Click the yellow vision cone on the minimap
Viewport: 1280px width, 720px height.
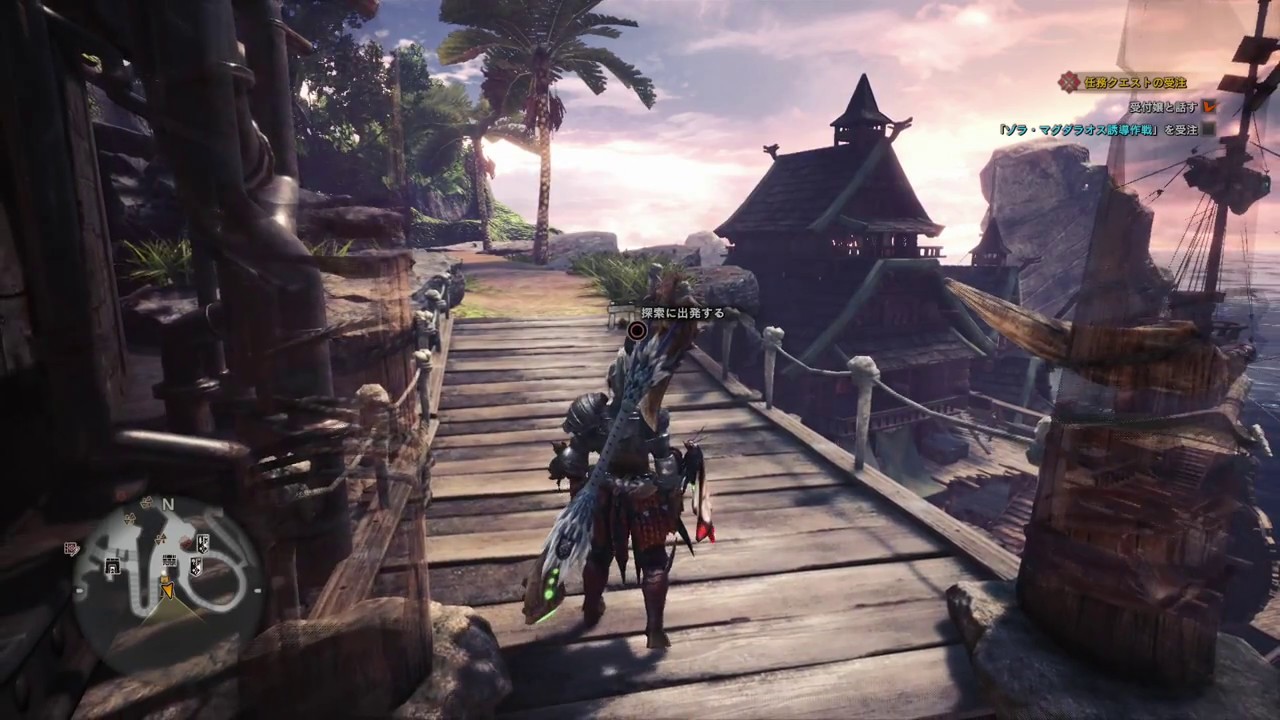[x=170, y=612]
